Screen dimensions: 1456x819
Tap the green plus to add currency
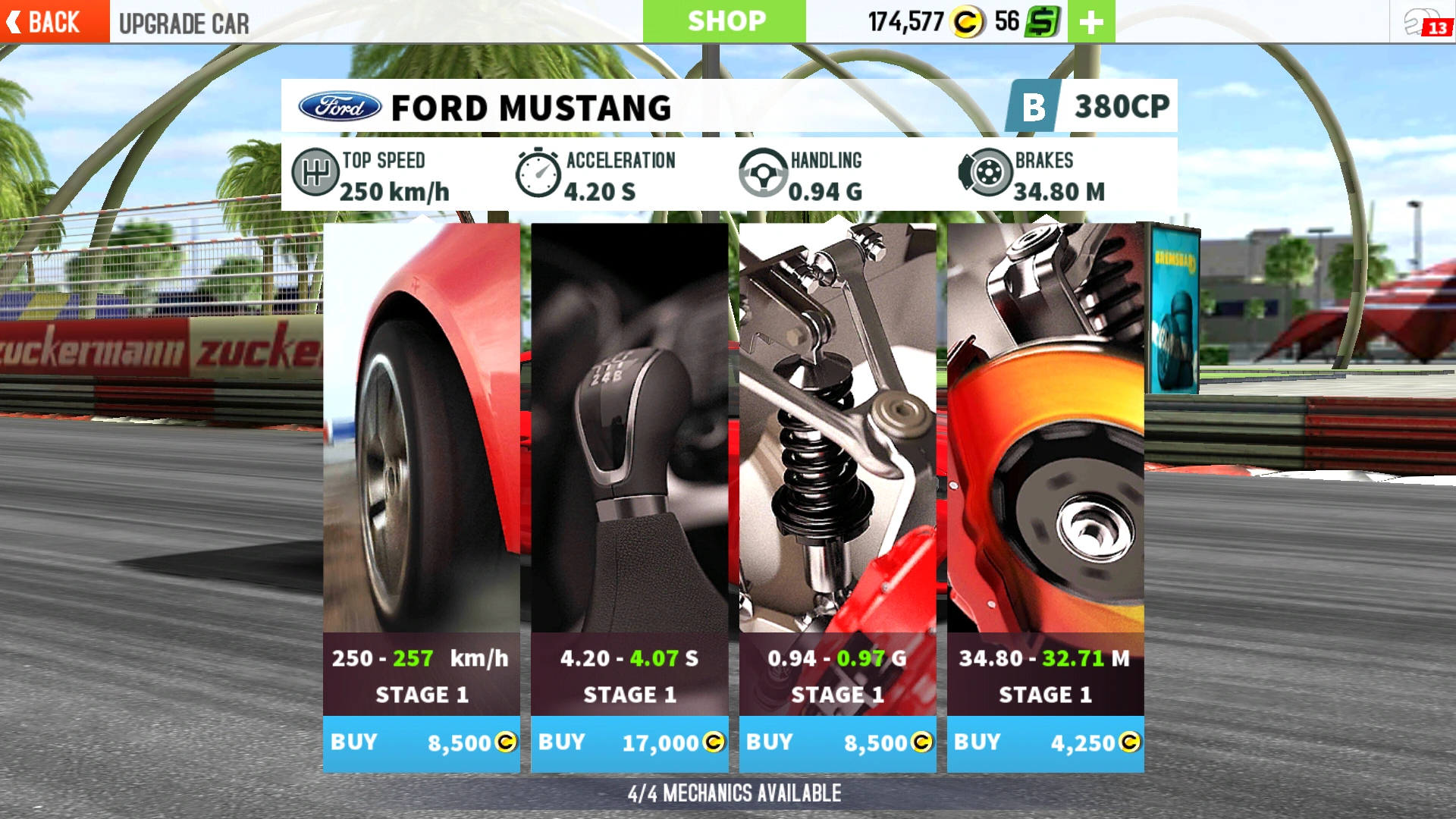coord(1090,20)
